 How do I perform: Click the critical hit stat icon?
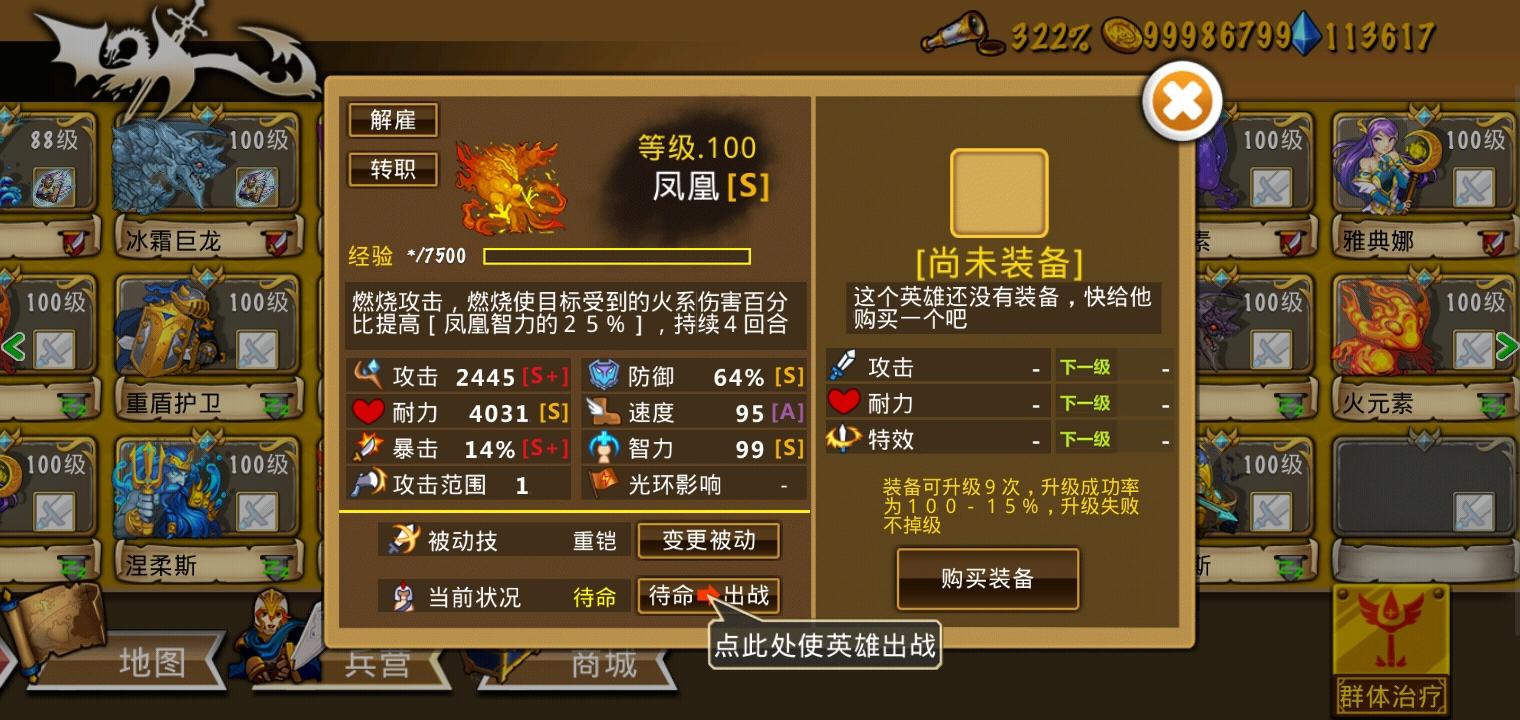369,447
